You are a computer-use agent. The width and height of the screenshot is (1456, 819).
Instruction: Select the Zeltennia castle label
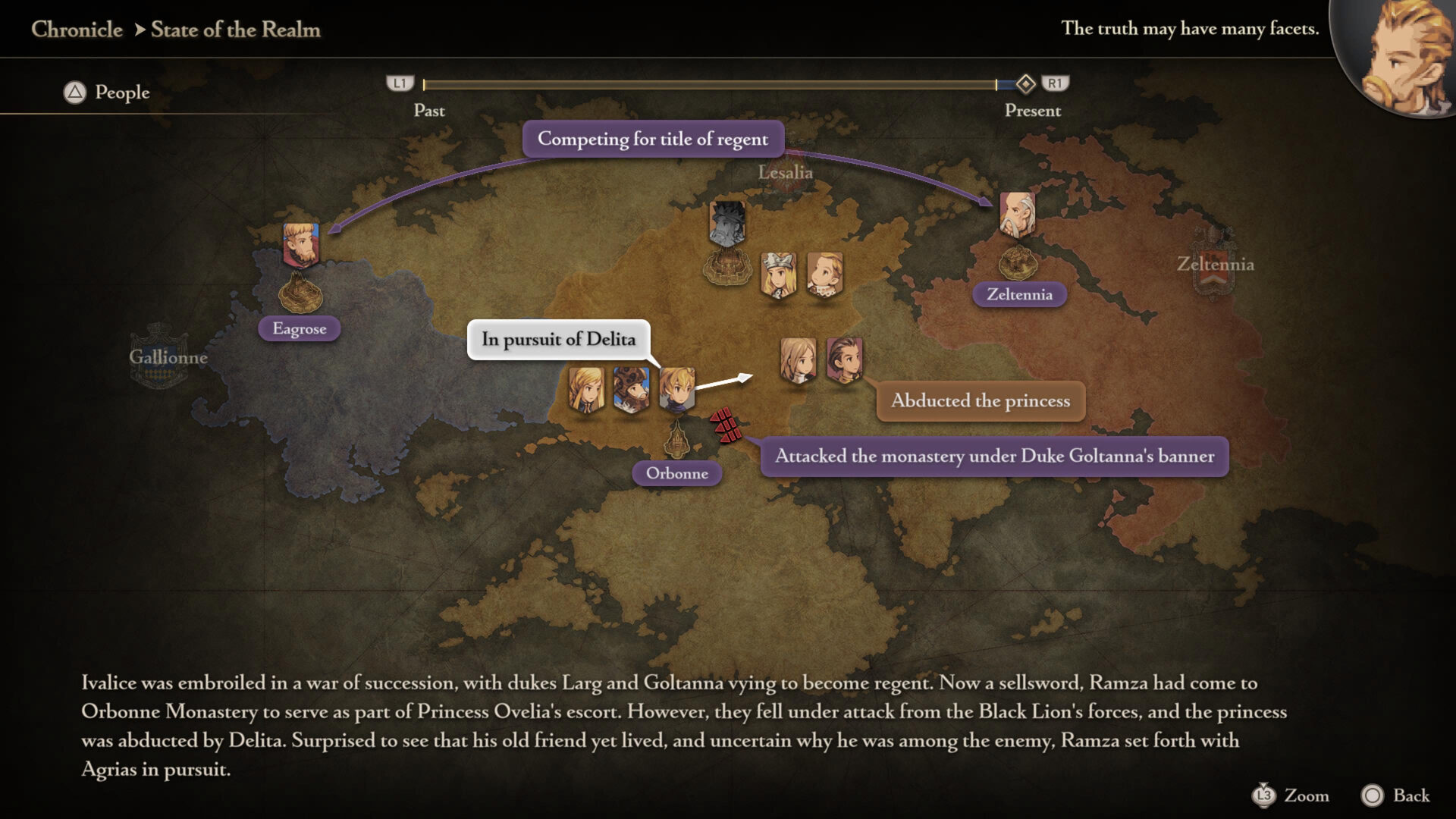click(1019, 294)
